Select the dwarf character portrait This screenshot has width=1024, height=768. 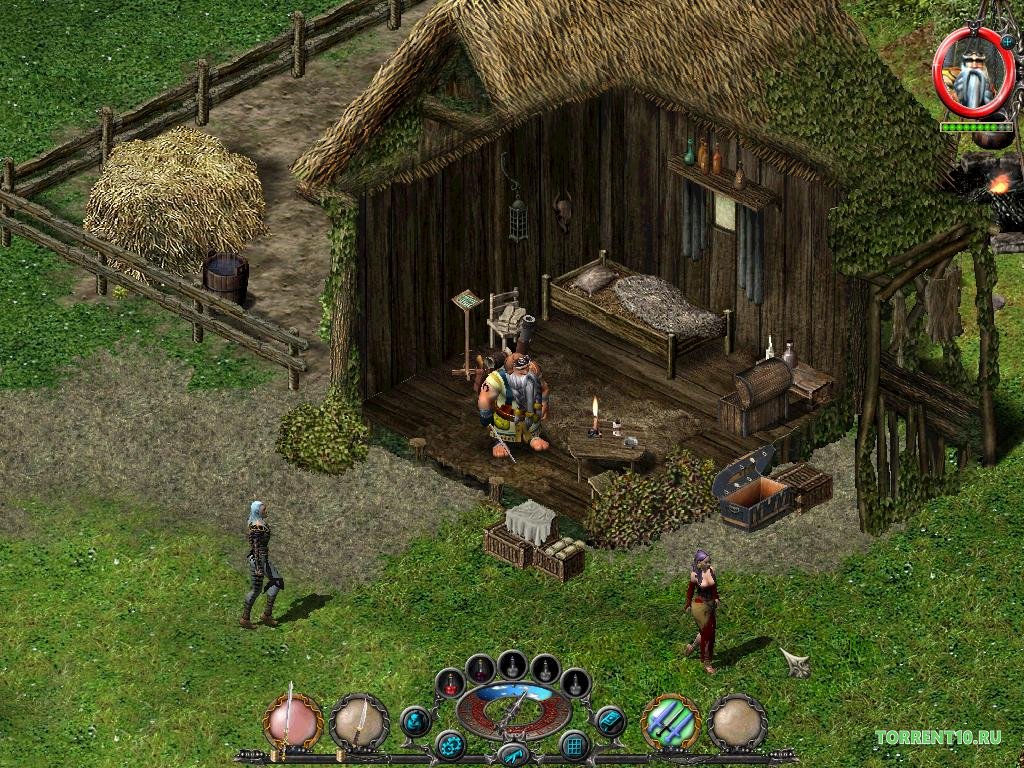(x=972, y=73)
